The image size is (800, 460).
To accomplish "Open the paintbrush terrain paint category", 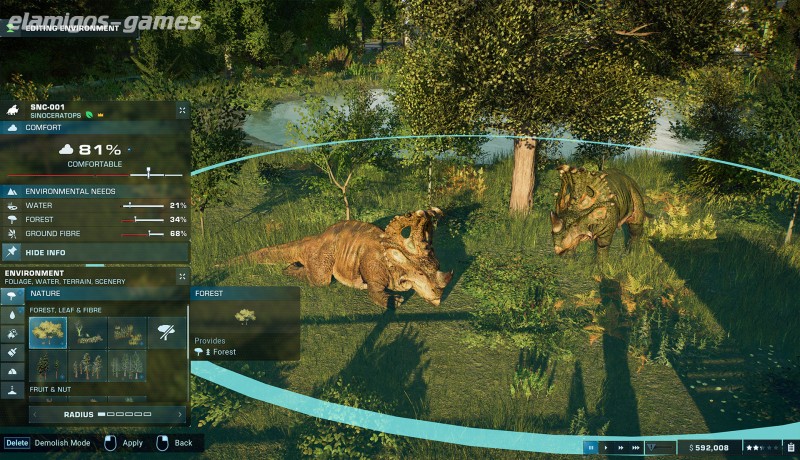I will [12, 351].
